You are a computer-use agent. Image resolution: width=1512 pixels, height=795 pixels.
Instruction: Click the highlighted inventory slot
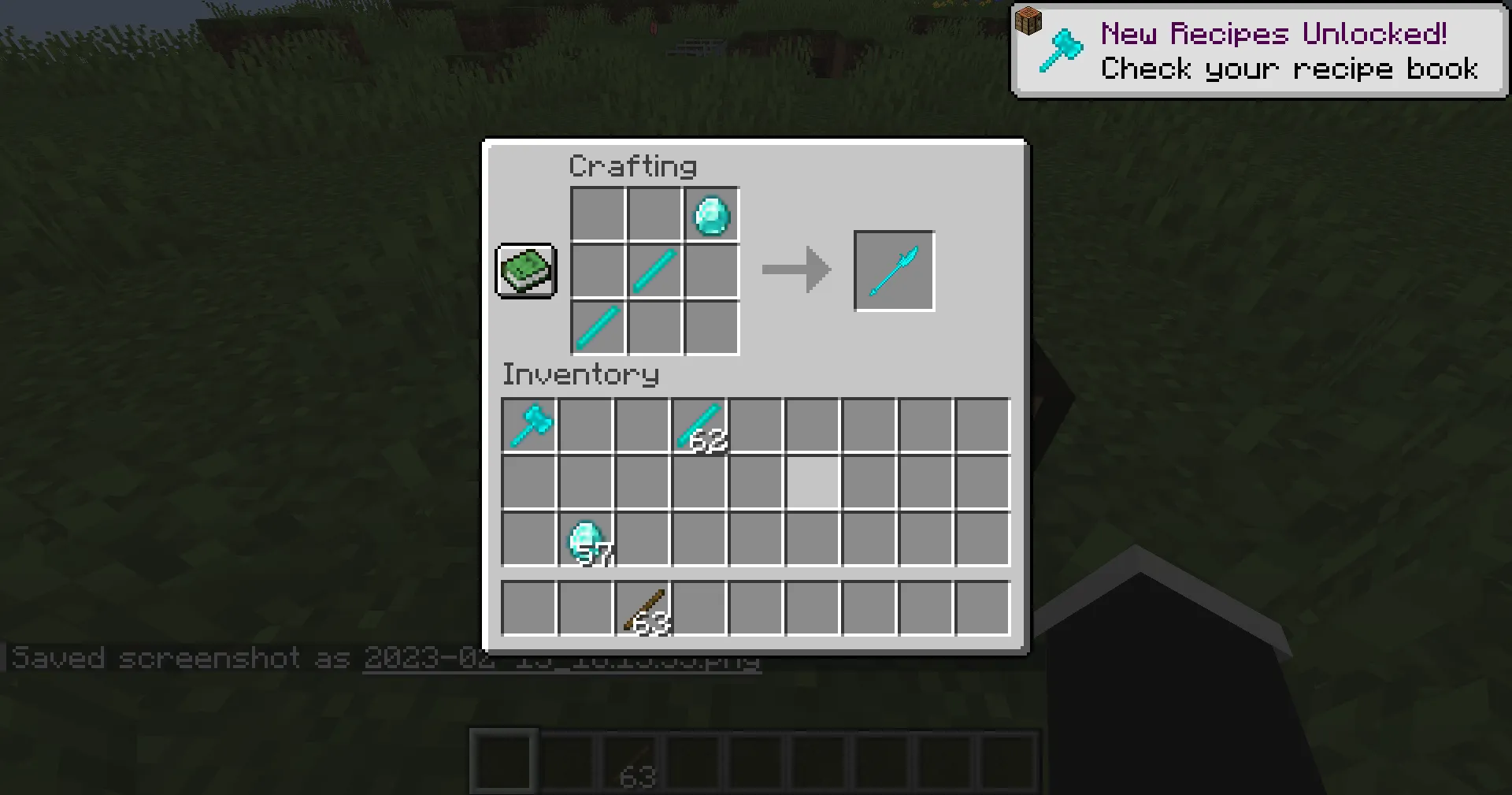pyautogui.click(x=812, y=482)
